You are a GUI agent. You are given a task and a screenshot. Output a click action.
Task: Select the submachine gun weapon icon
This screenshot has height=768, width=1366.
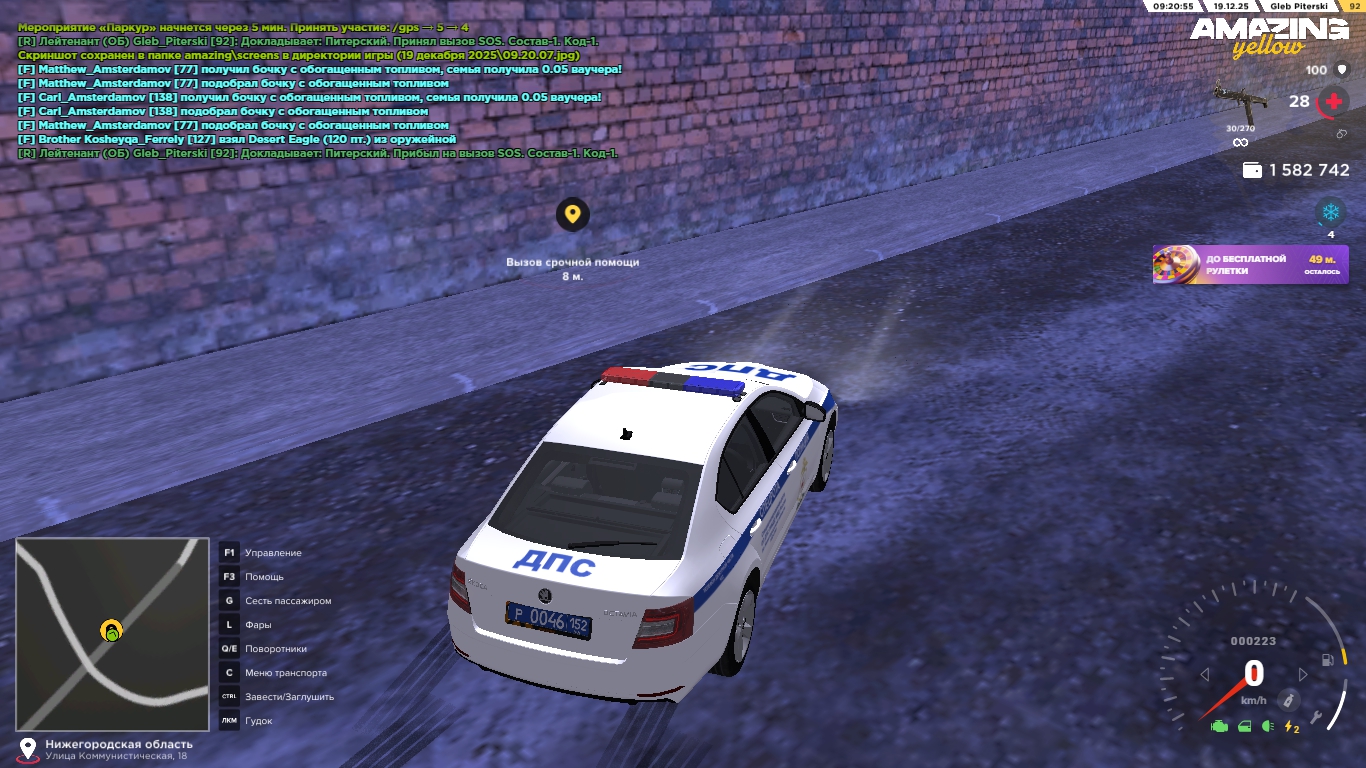coord(1239,100)
